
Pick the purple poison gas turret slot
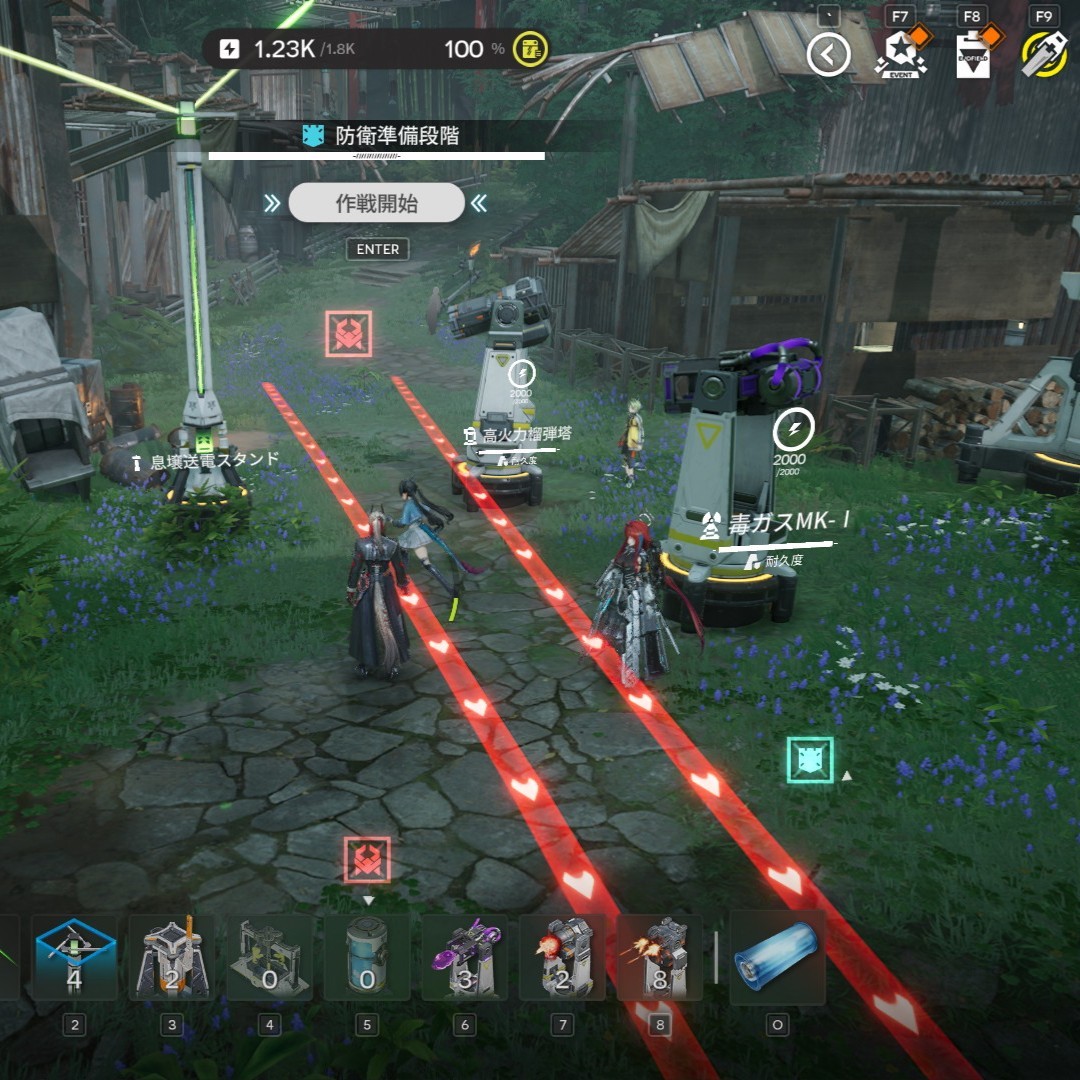click(x=464, y=959)
